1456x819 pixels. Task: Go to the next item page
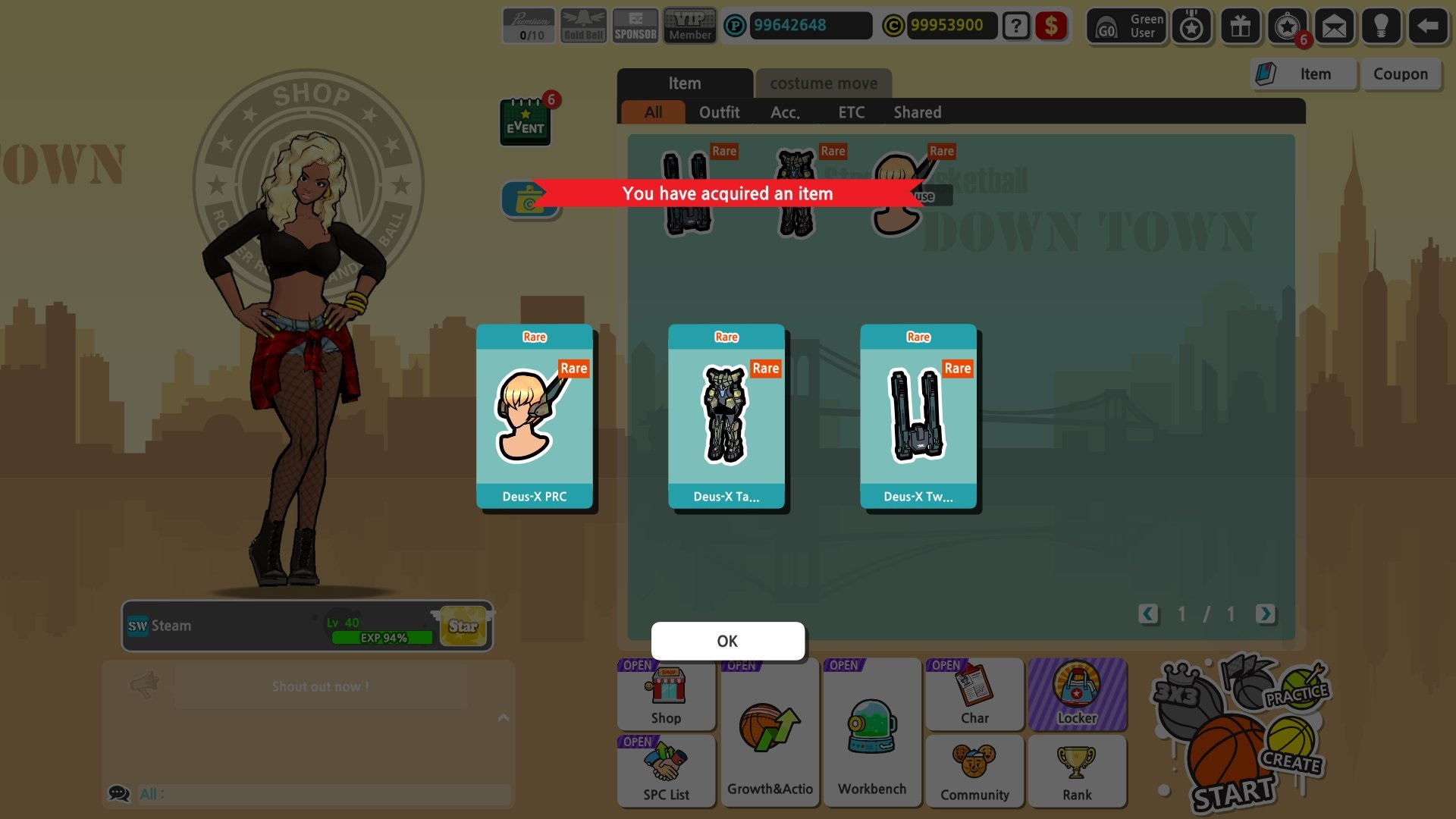[x=1265, y=615]
